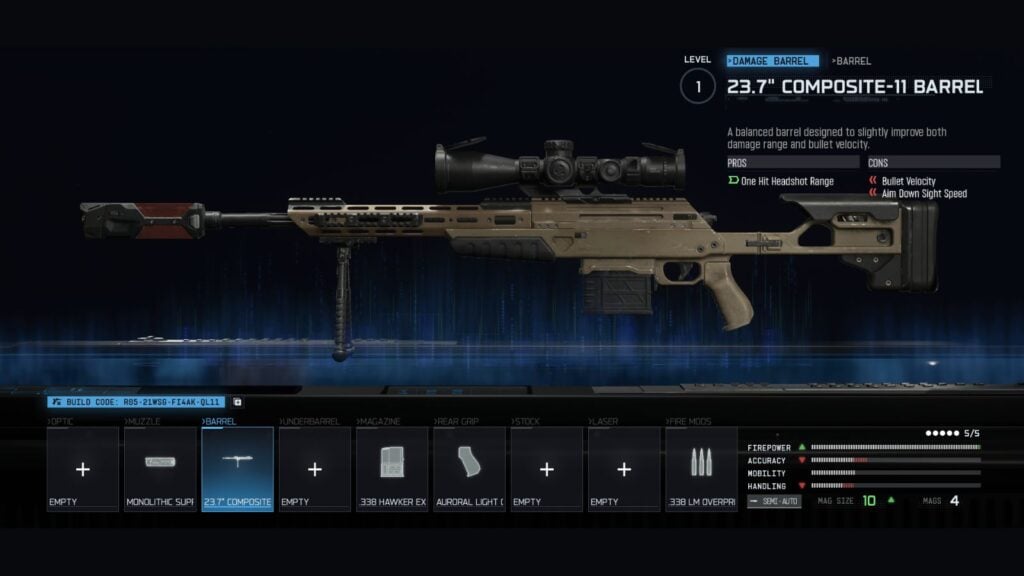Open the .338 LM Overpressure fire mods slot

click(x=701, y=469)
